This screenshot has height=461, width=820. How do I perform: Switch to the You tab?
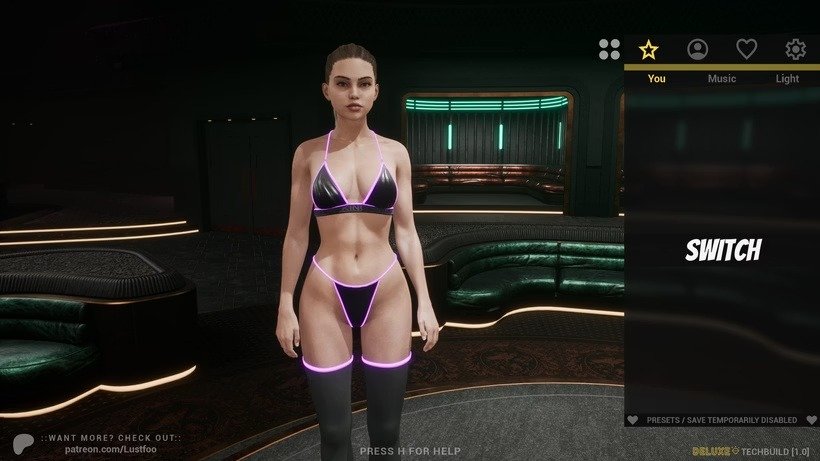(656, 78)
